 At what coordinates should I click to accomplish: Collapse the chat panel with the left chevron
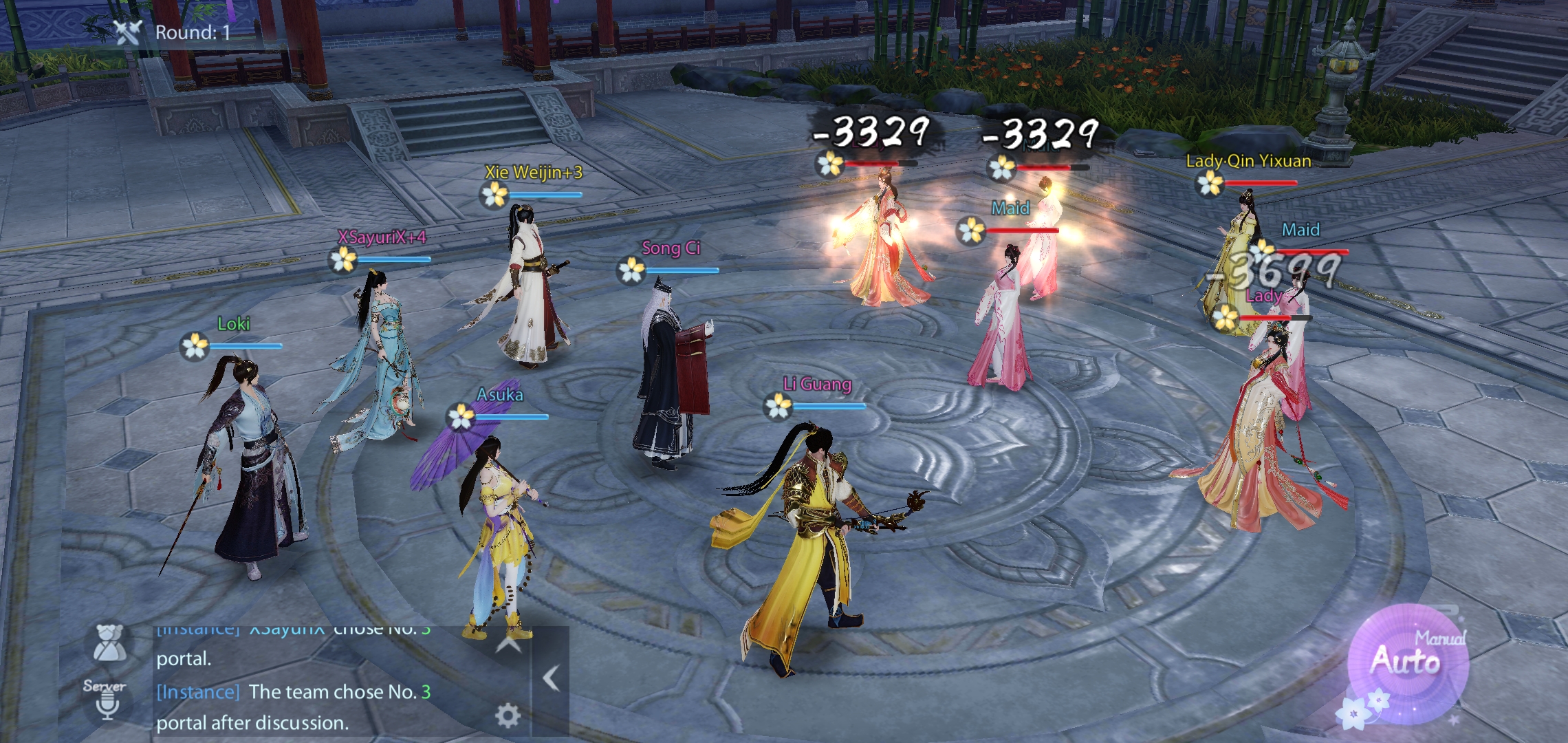pyautogui.click(x=550, y=678)
